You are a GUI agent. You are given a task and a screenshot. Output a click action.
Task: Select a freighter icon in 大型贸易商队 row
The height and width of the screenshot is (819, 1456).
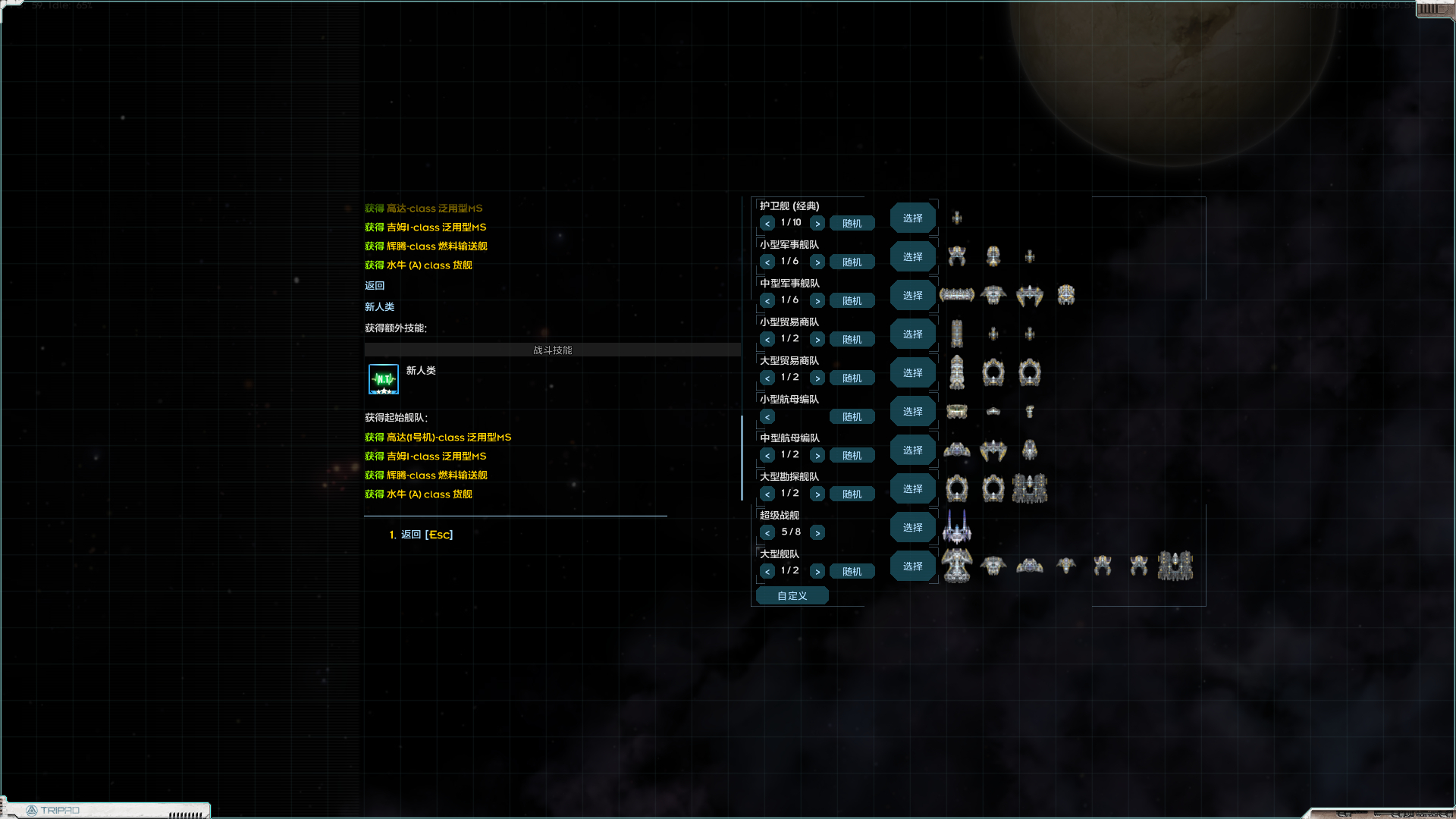coord(957,372)
